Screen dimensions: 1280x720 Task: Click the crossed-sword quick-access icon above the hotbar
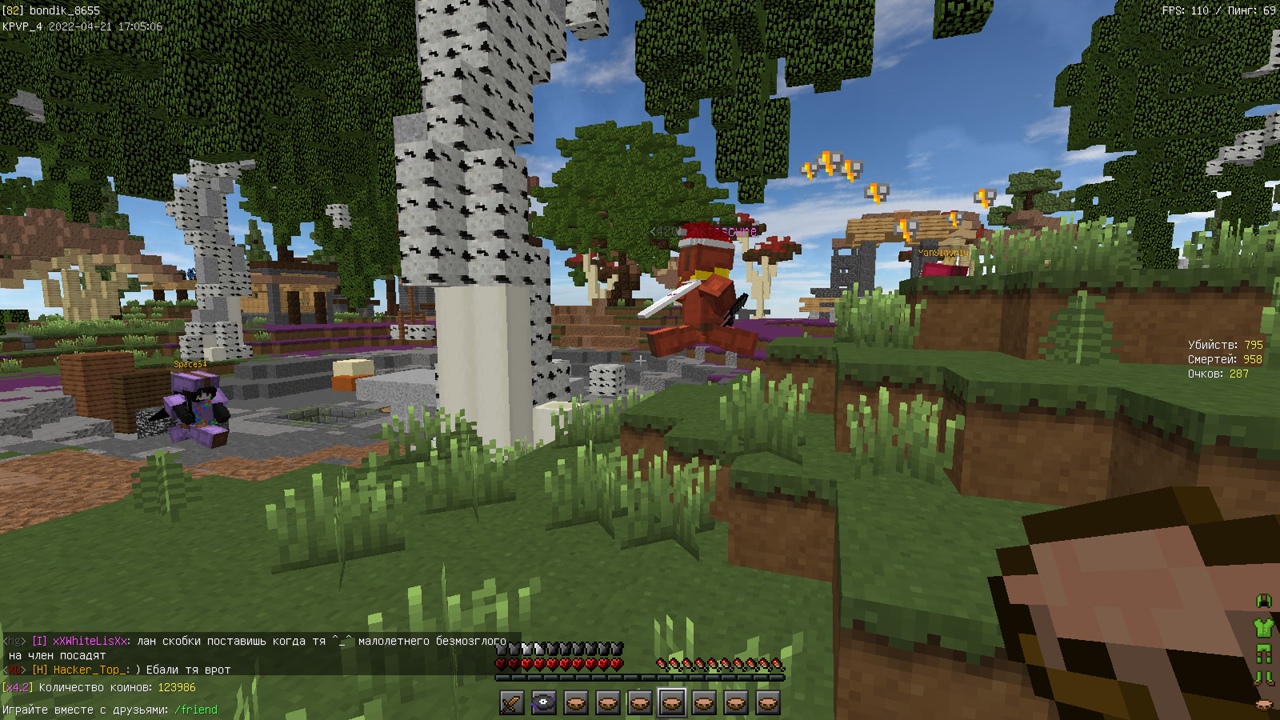point(510,700)
